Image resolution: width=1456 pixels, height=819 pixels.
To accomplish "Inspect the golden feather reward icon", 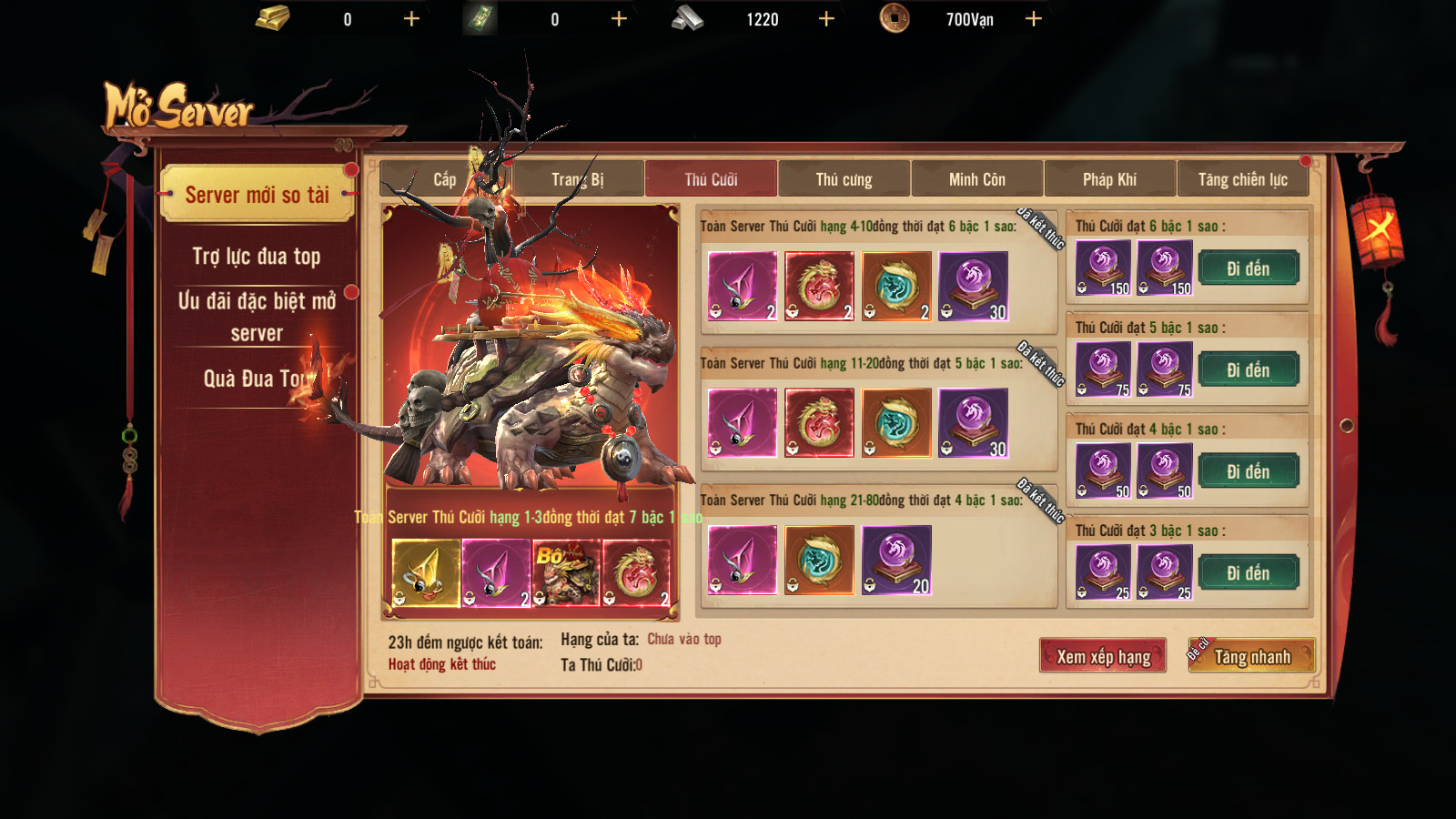I will 426,572.
